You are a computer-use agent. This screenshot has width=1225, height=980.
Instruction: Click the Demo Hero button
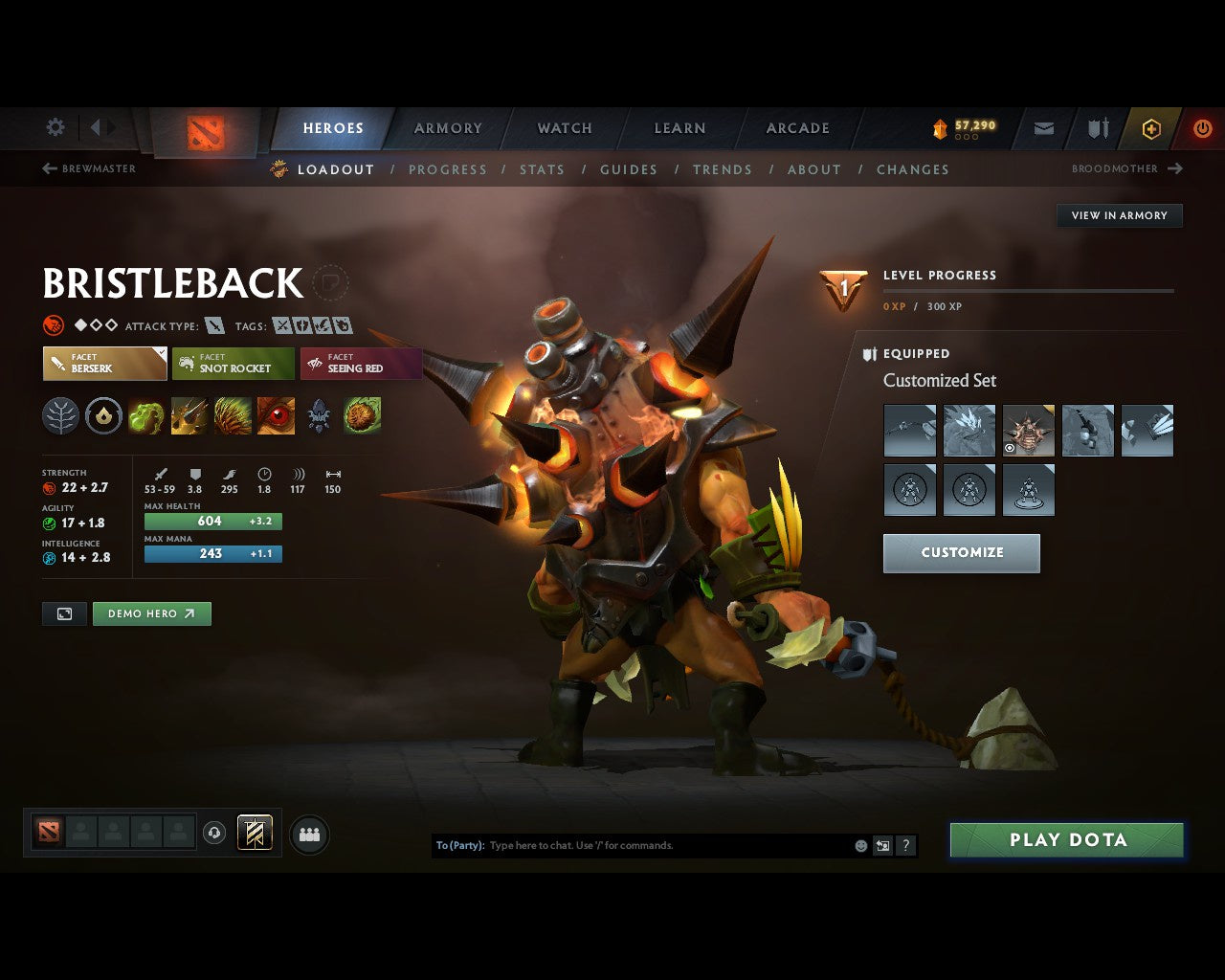(151, 613)
